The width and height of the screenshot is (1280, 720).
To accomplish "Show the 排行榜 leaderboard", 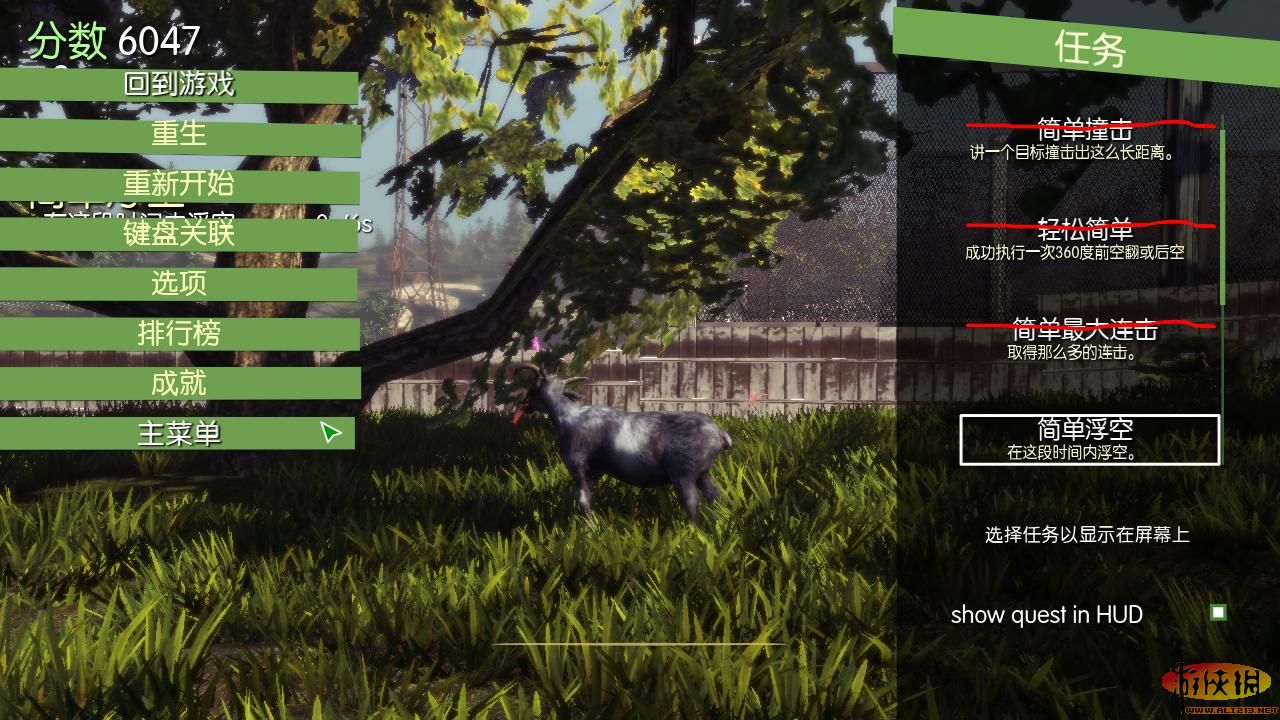I will click(179, 334).
